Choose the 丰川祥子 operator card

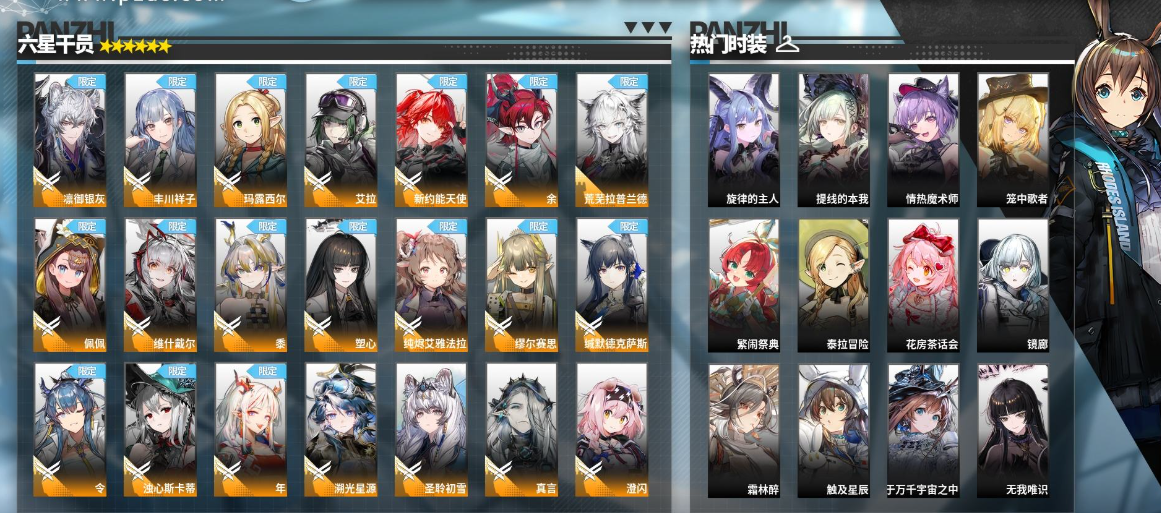pos(160,139)
